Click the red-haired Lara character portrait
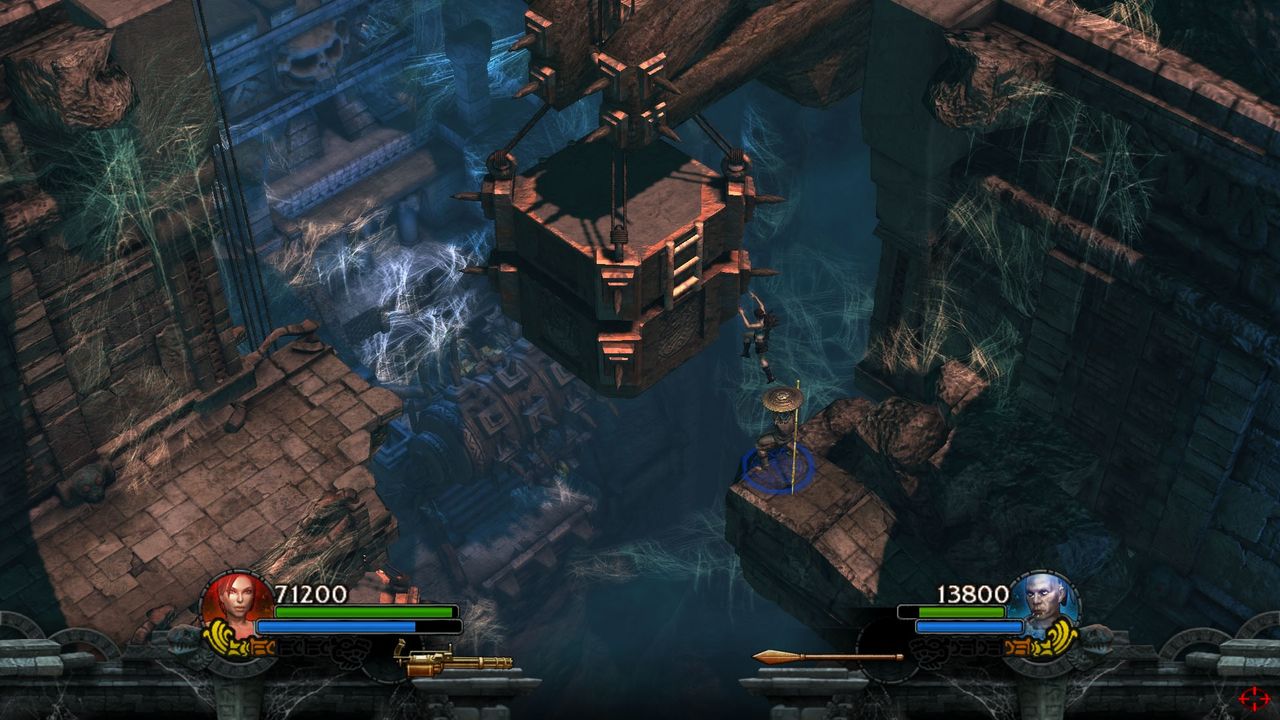 [x=236, y=603]
